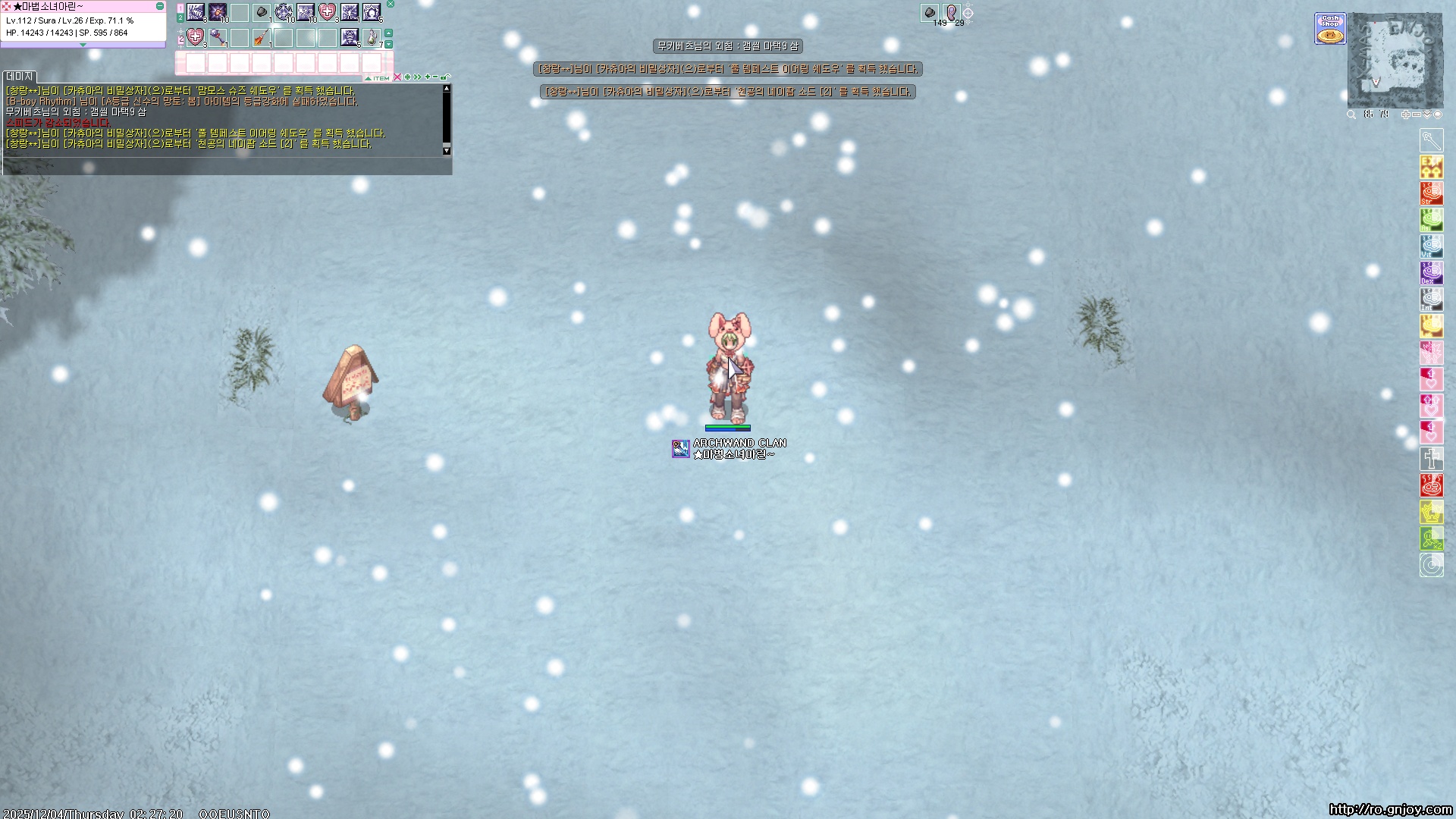This screenshot has width=1456, height=819.
Task: Click the red X chat window button
Action: 397,77
